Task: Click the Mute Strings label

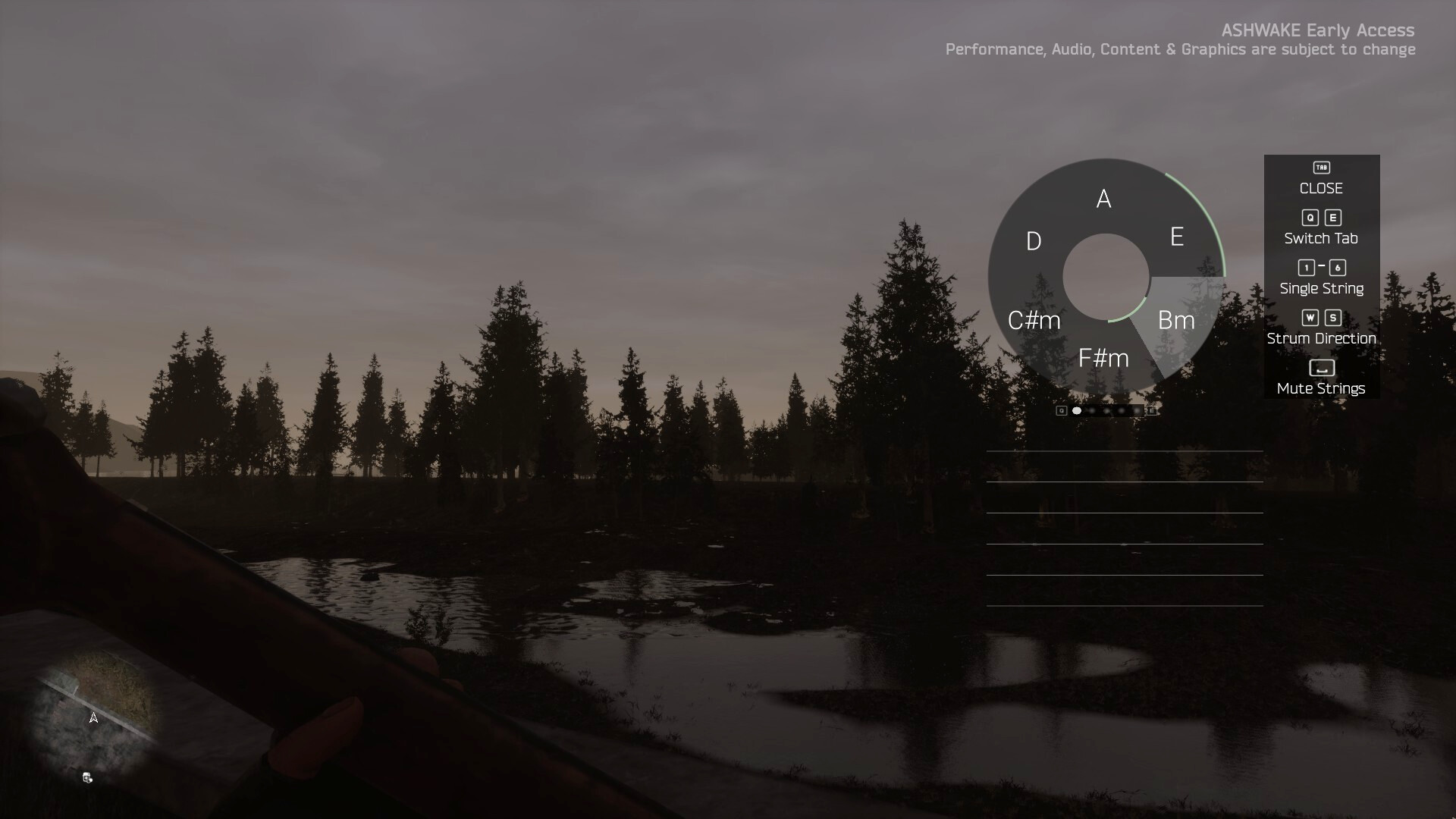Action: tap(1320, 388)
